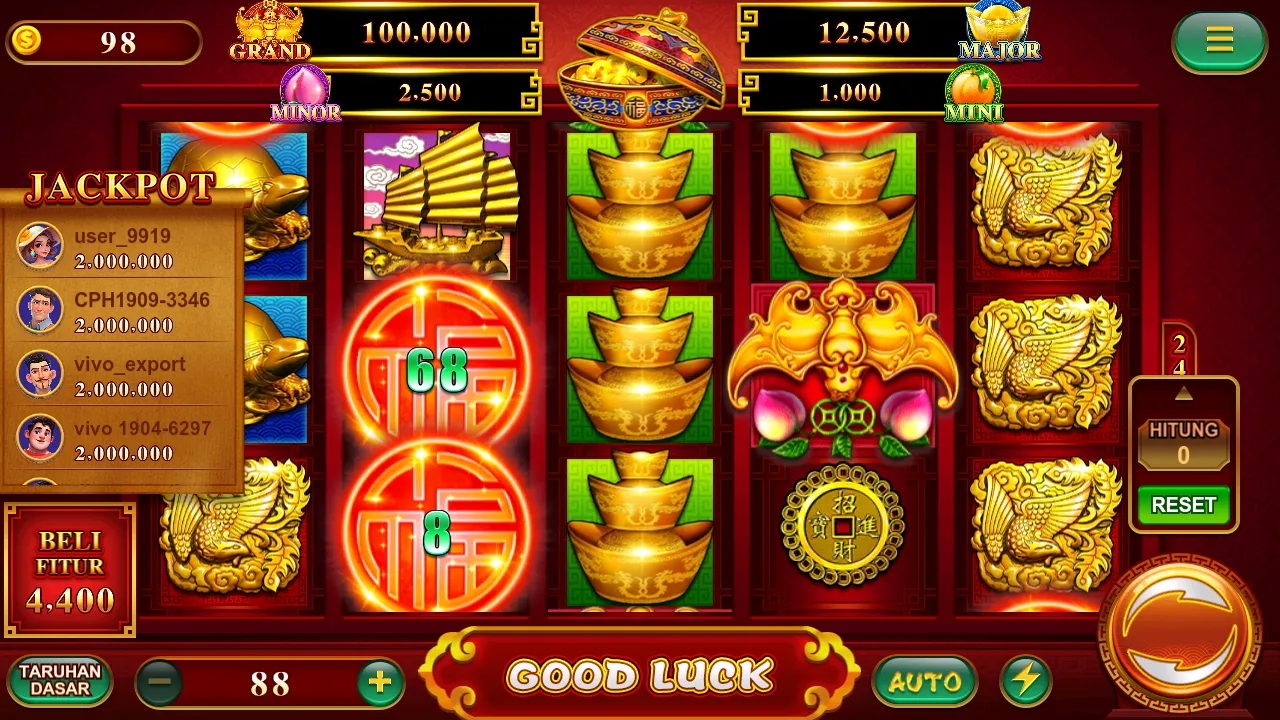This screenshot has height=720, width=1280.
Task: Toggle the lightning bolt turbo button
Action: [1025, 682]
